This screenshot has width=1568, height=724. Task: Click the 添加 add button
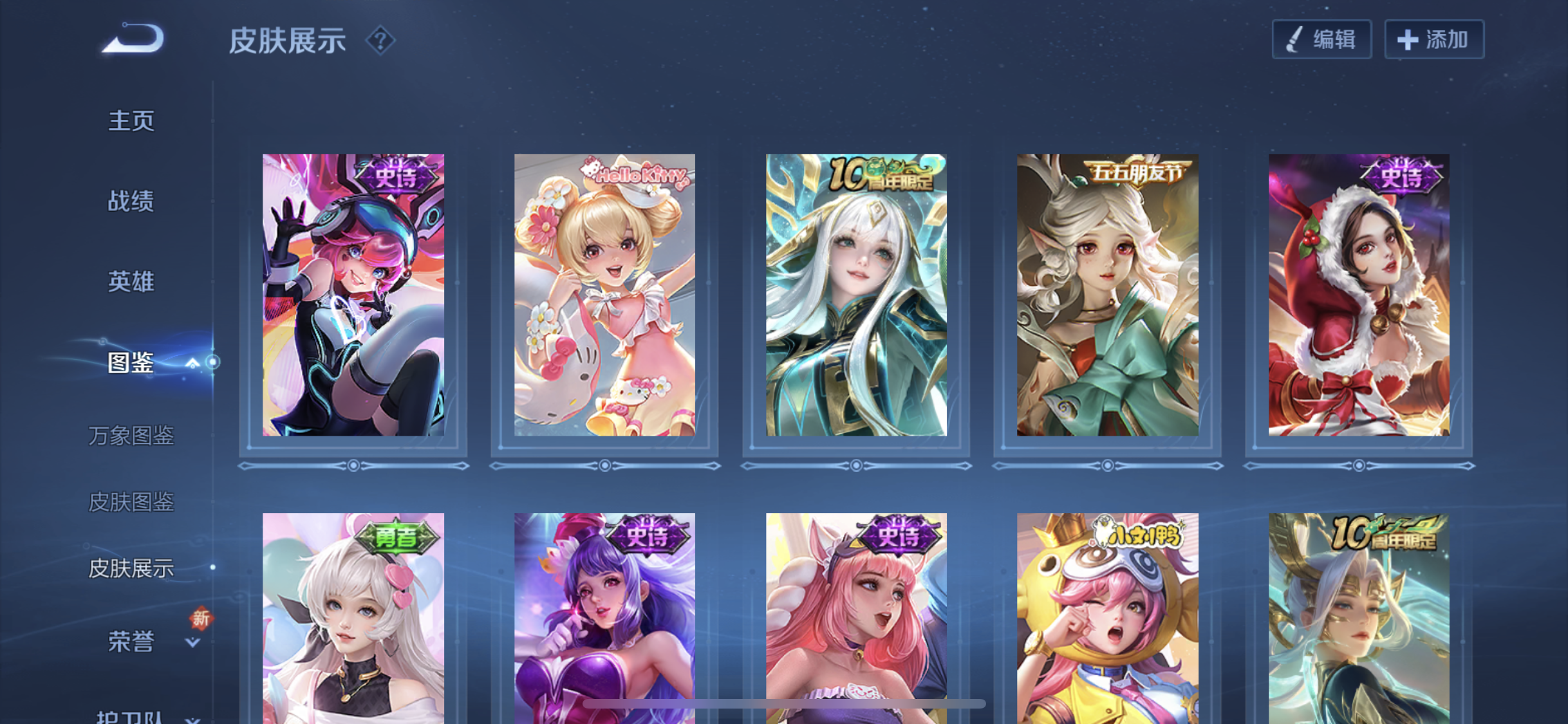pyautogui.click(x=1434, y=40)
